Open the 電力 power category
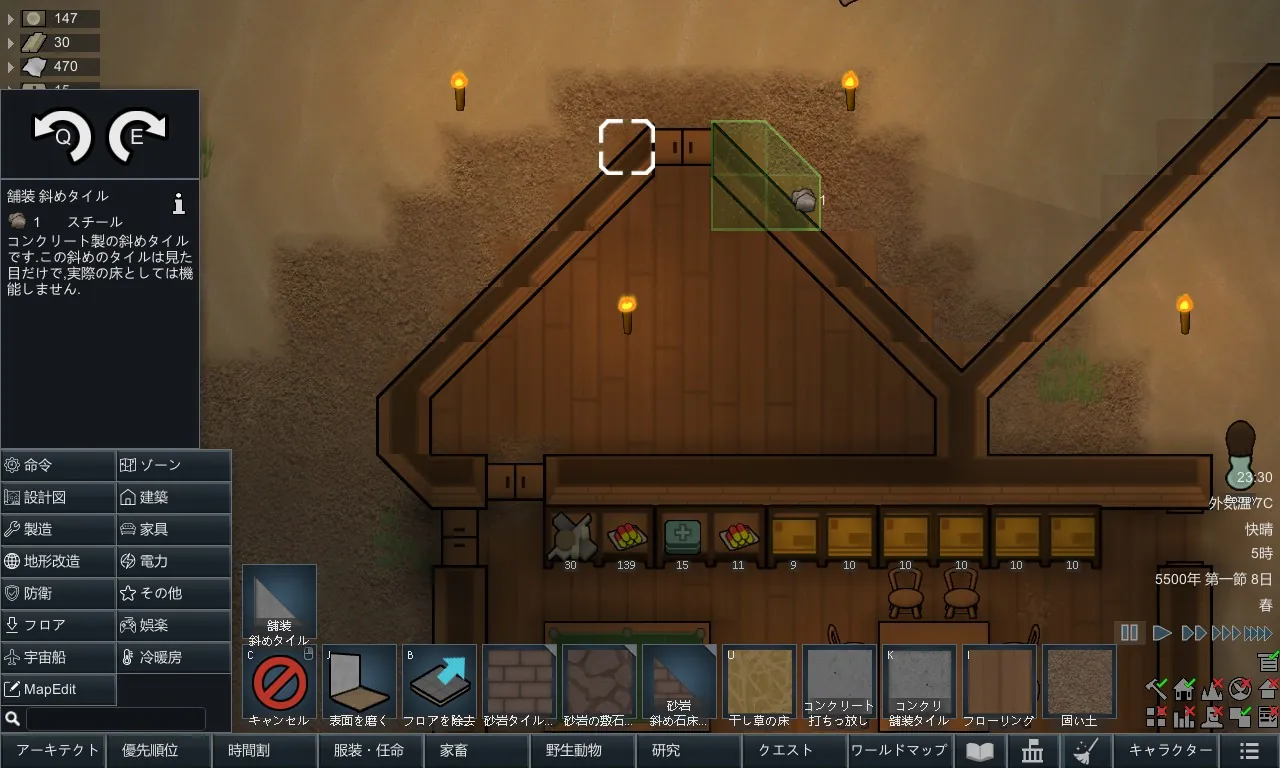1280x768 pixels. point(174,562)
